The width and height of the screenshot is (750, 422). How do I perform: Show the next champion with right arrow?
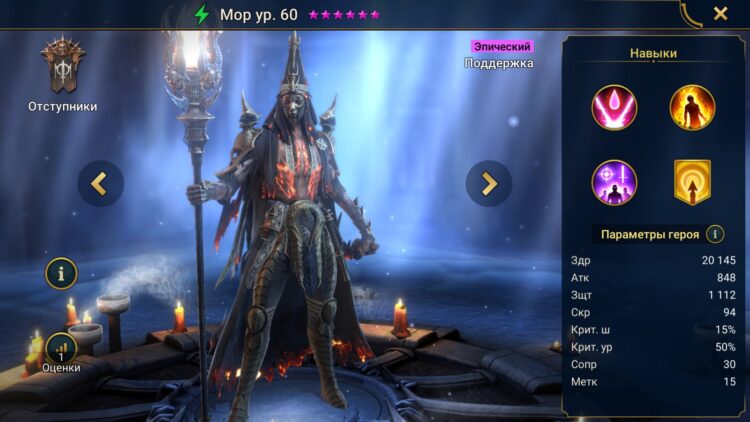pyautogui.click(x=489, y=183)
